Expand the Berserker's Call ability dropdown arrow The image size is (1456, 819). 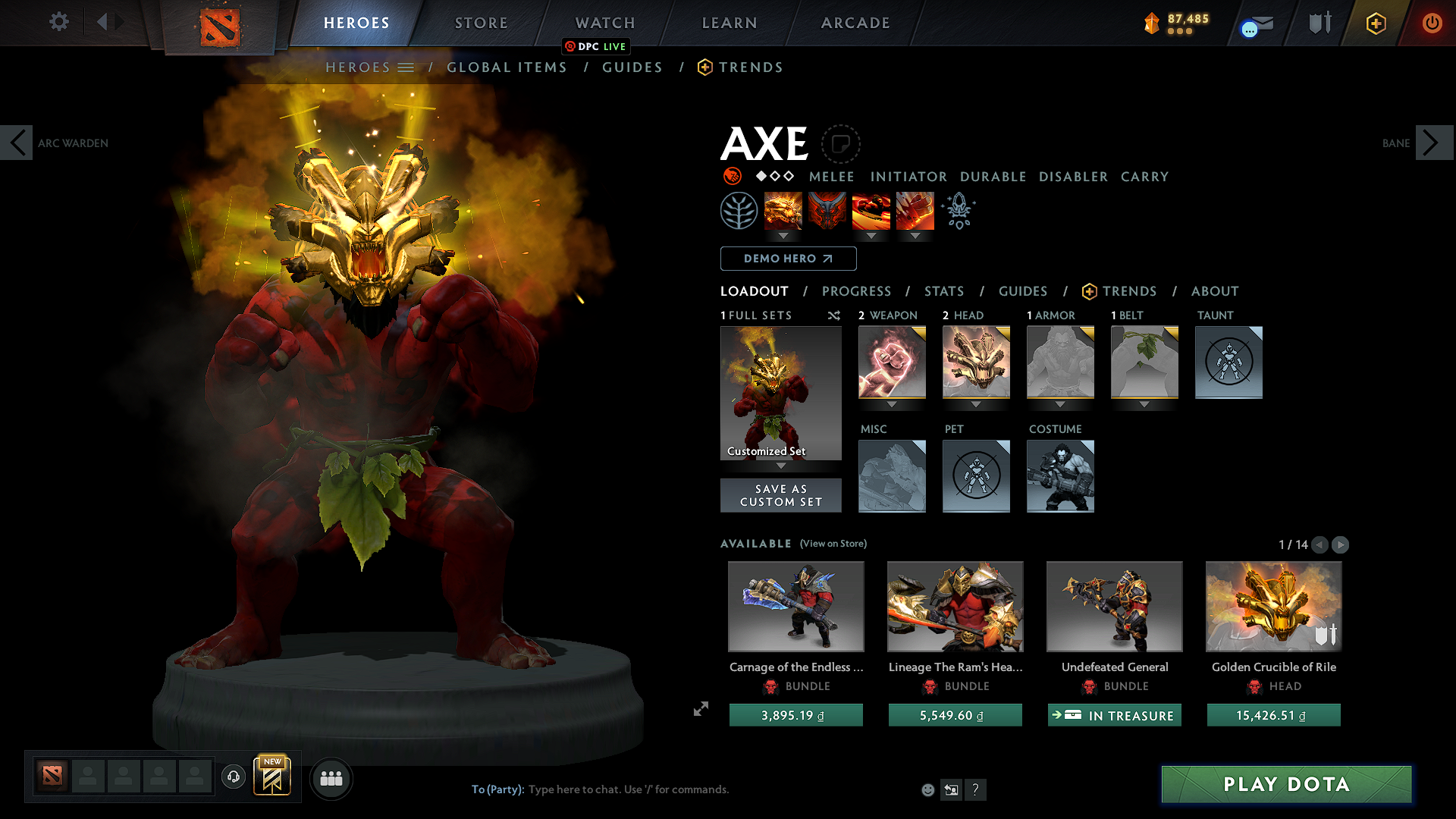pyautogui.click(x=783, y=236)
